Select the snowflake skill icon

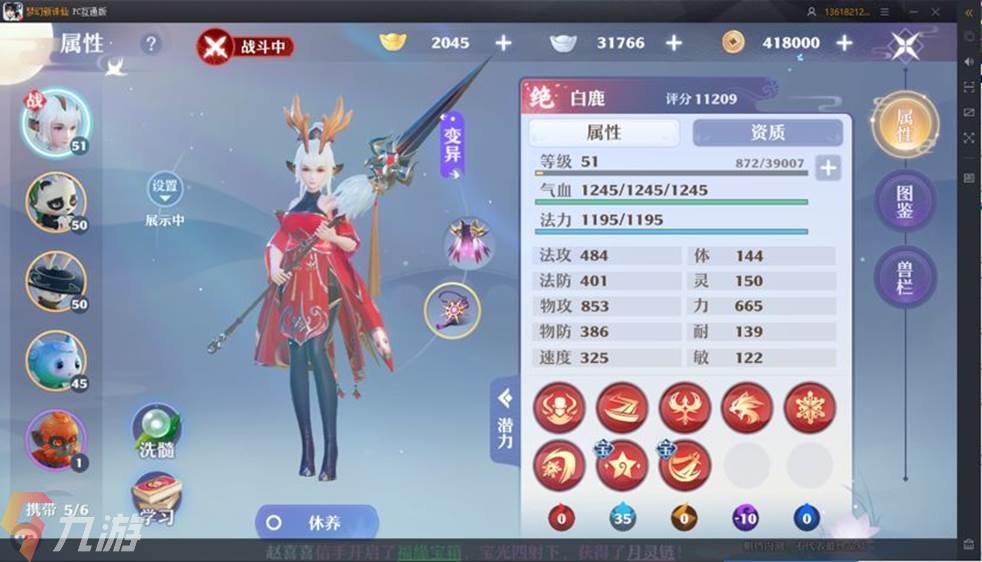(x=809, y=408)
